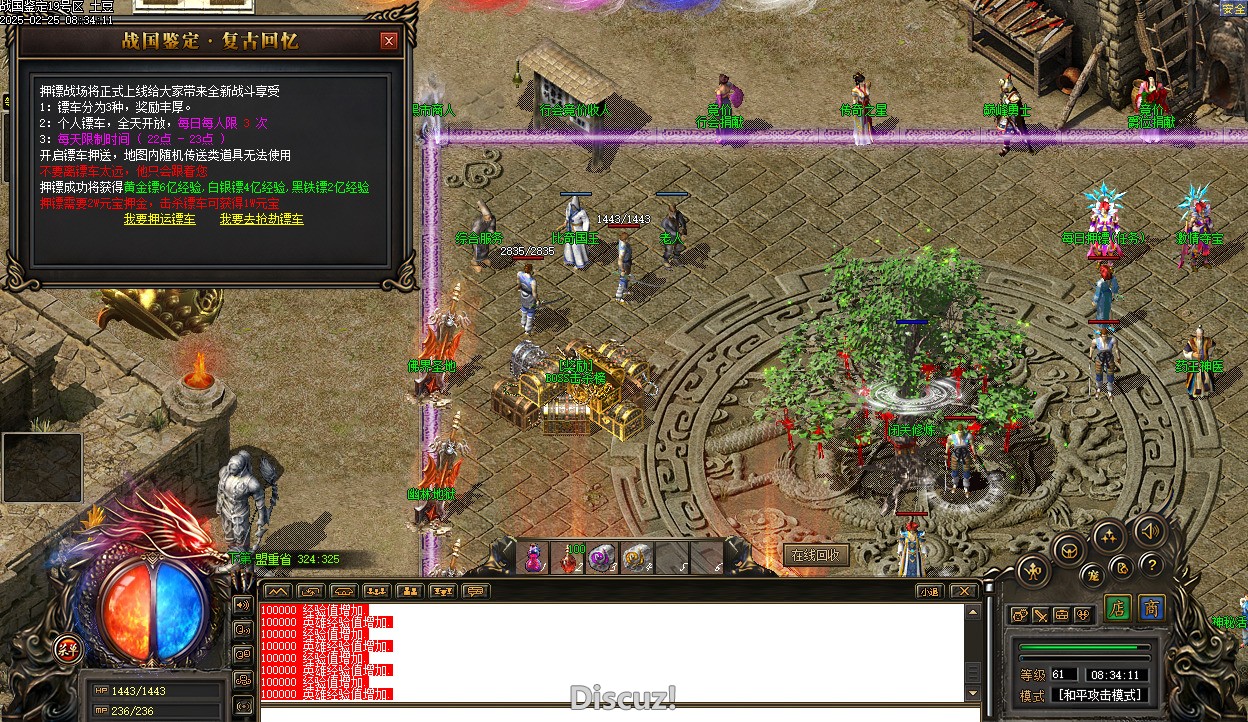Select the golden spiral scroll in slot 4

(637, 558)
